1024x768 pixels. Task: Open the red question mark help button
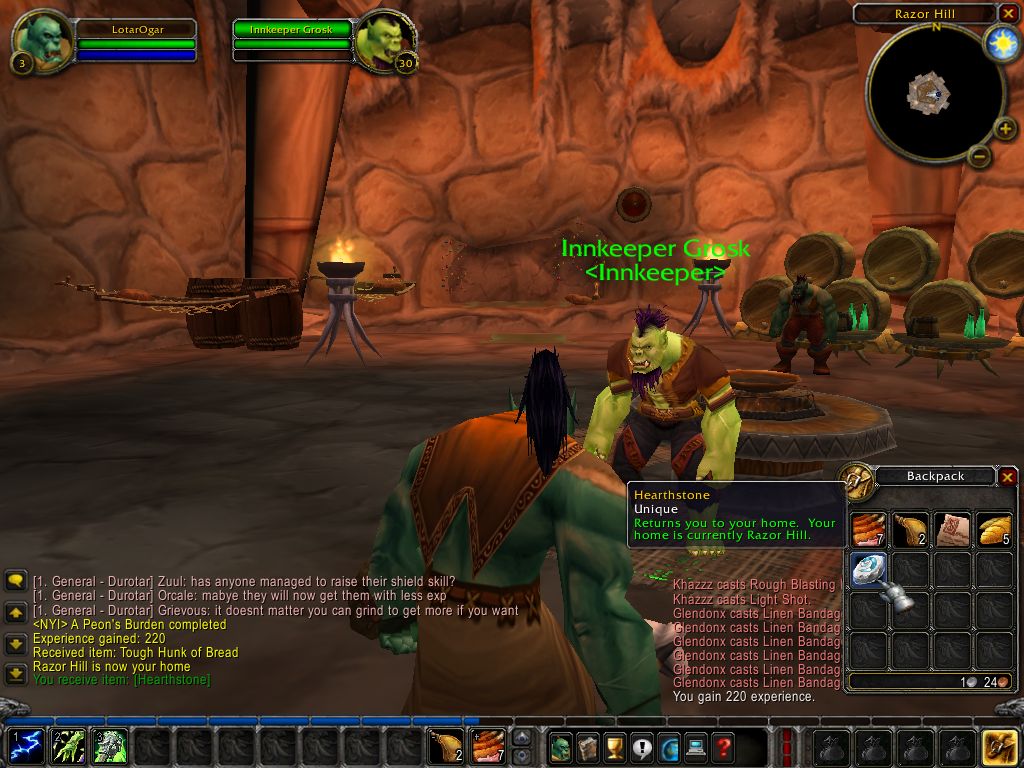click(723, 747)
